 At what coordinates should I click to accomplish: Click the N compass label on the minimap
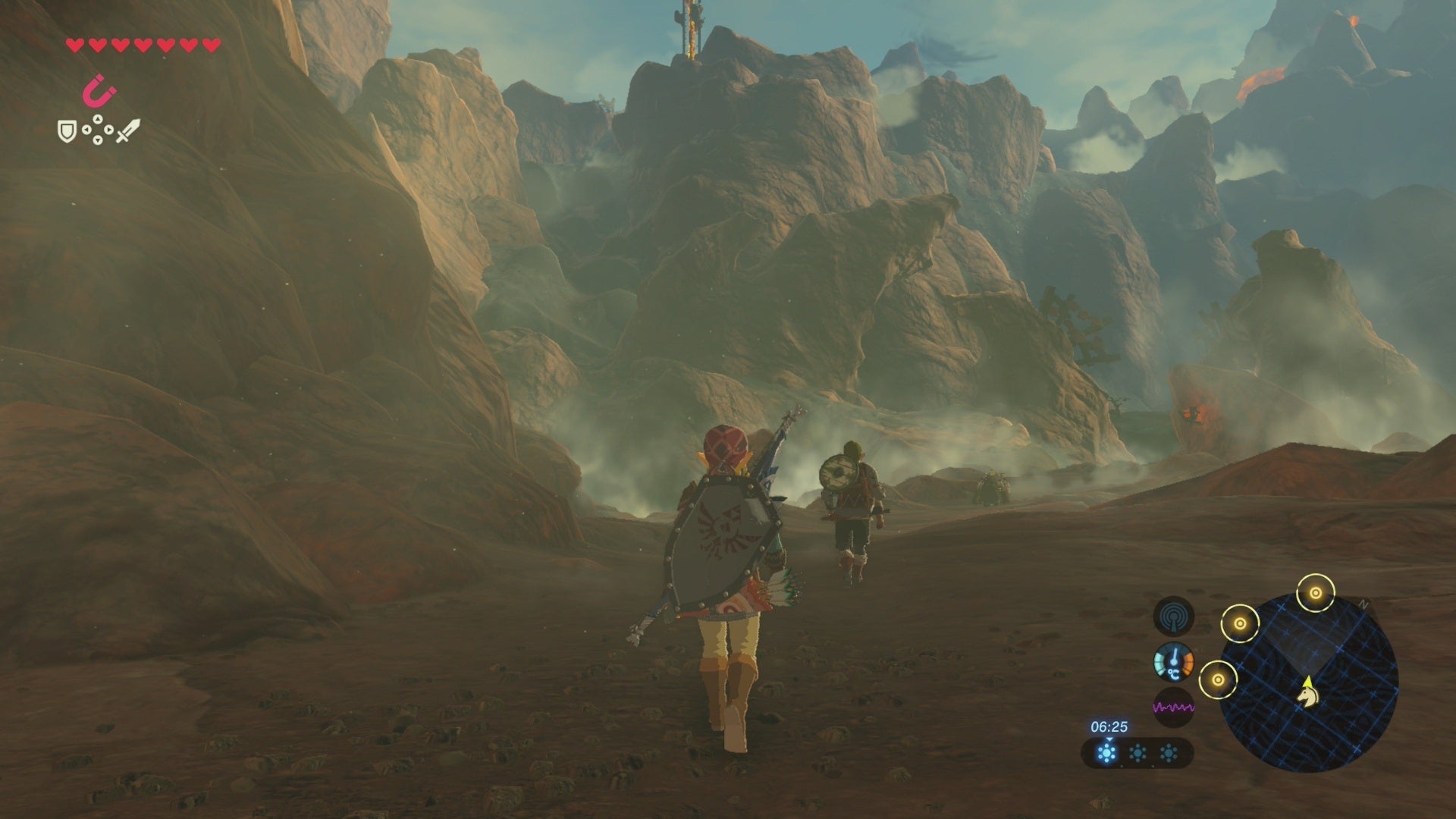(x=1363, y=605)
